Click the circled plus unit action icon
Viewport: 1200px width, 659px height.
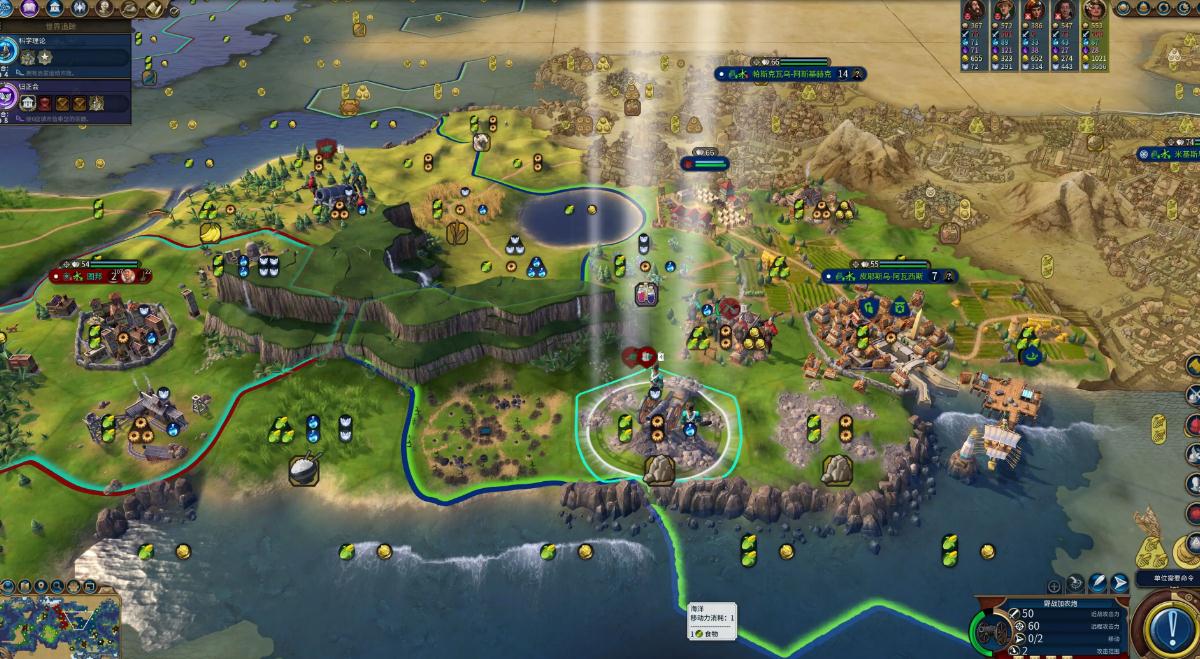tap(1054, 586)
